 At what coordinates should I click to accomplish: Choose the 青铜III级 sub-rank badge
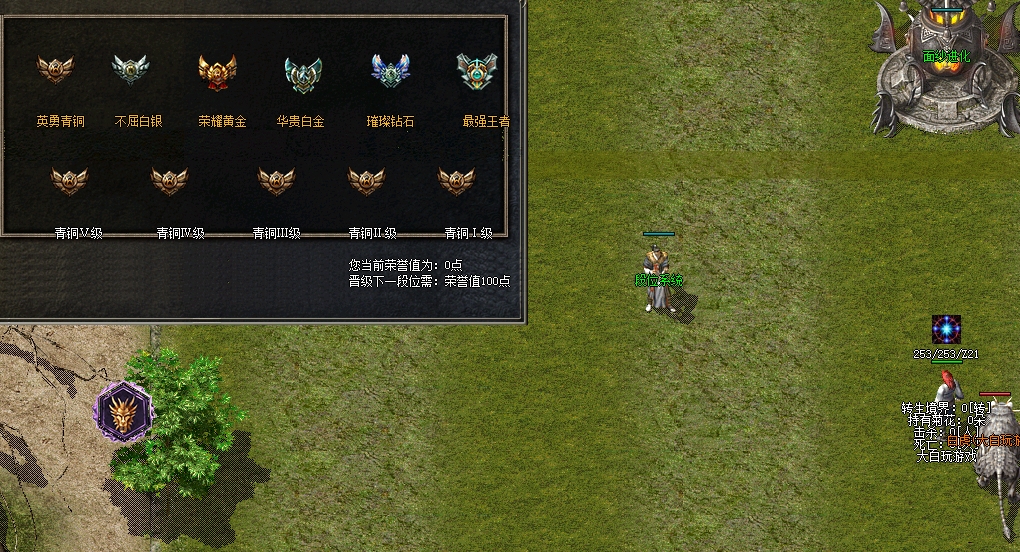pos(276,181)
